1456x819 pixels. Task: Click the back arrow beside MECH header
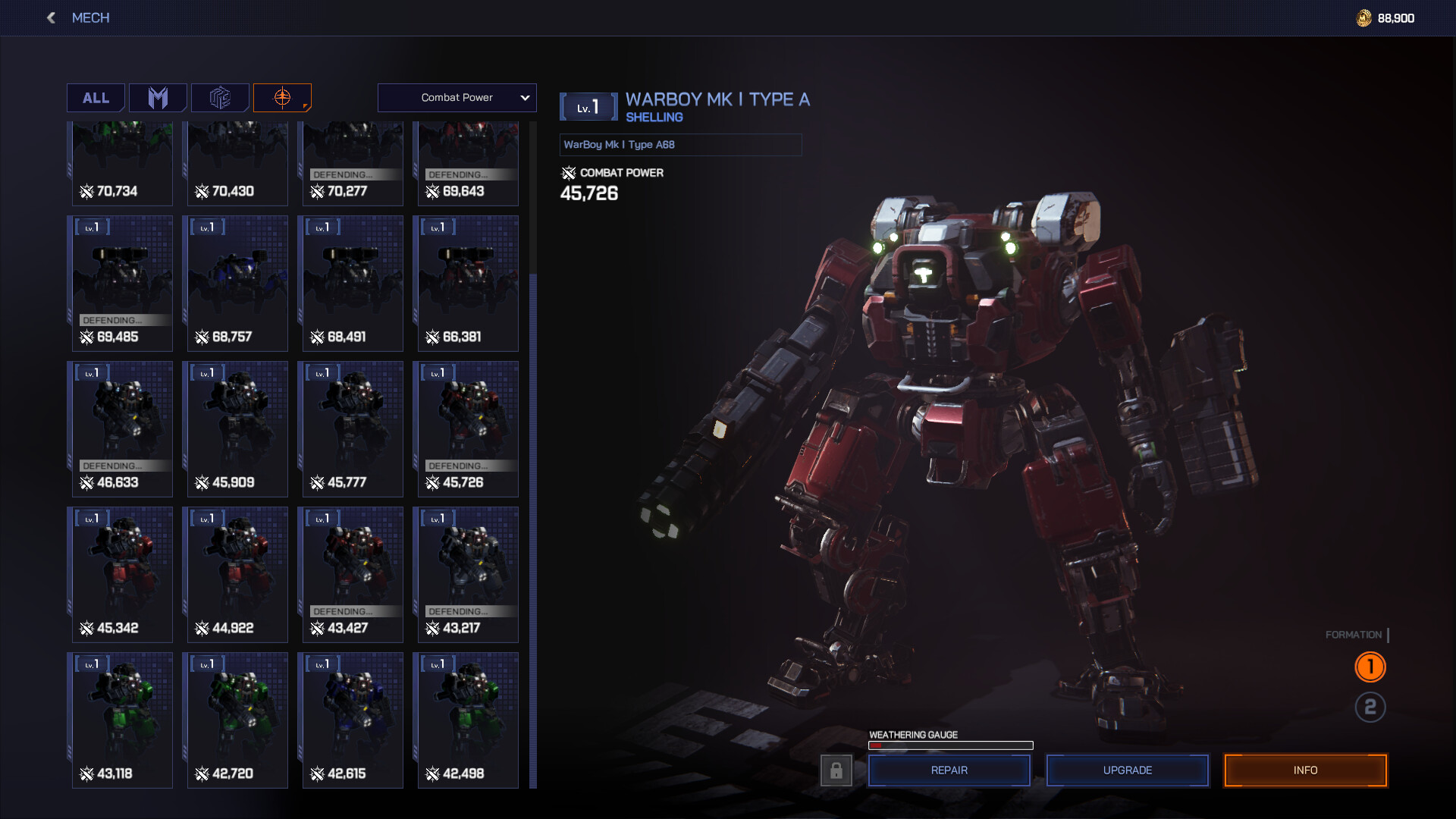tap(50, 17)
